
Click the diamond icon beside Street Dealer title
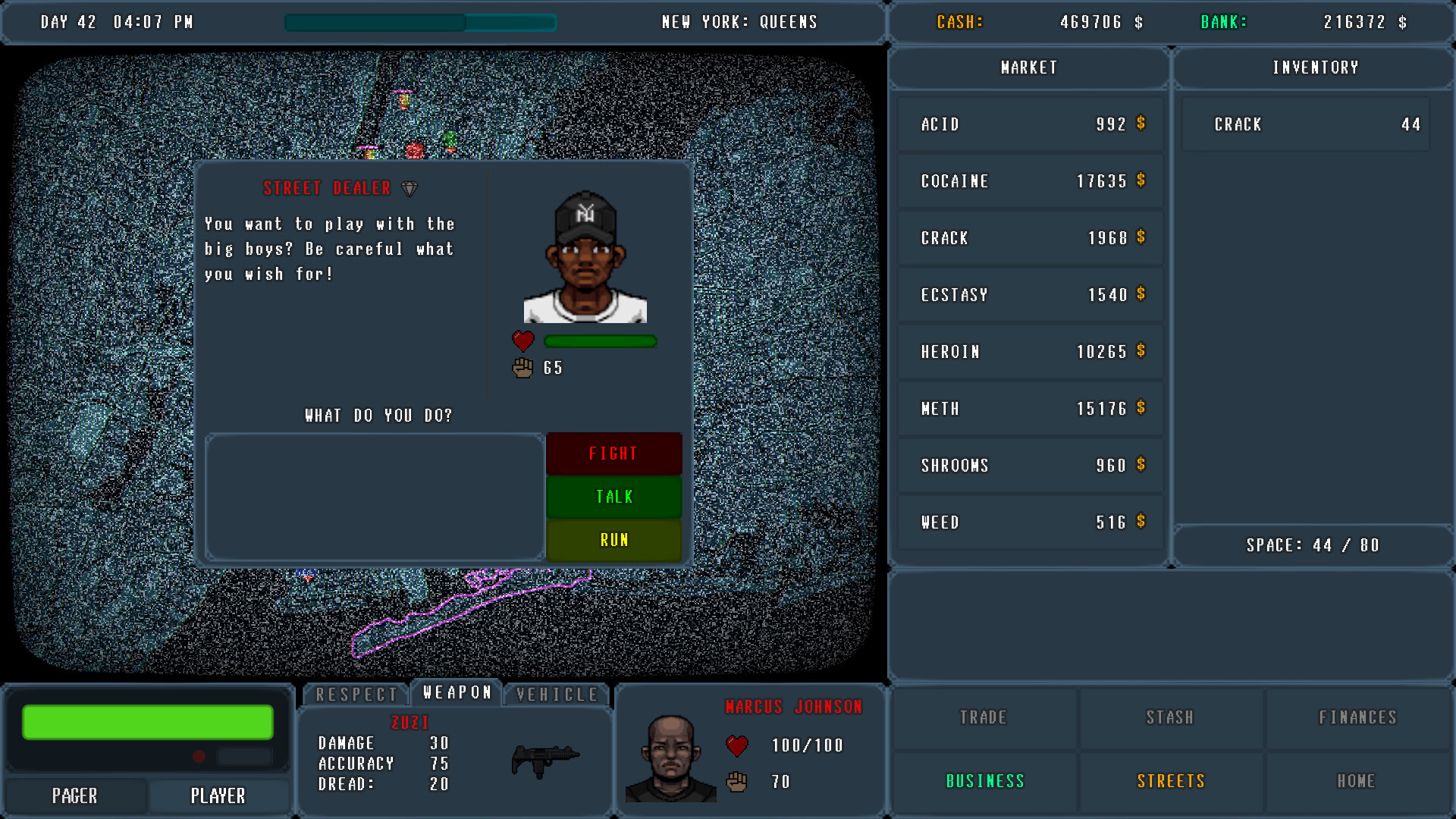(x=410, y=189)
